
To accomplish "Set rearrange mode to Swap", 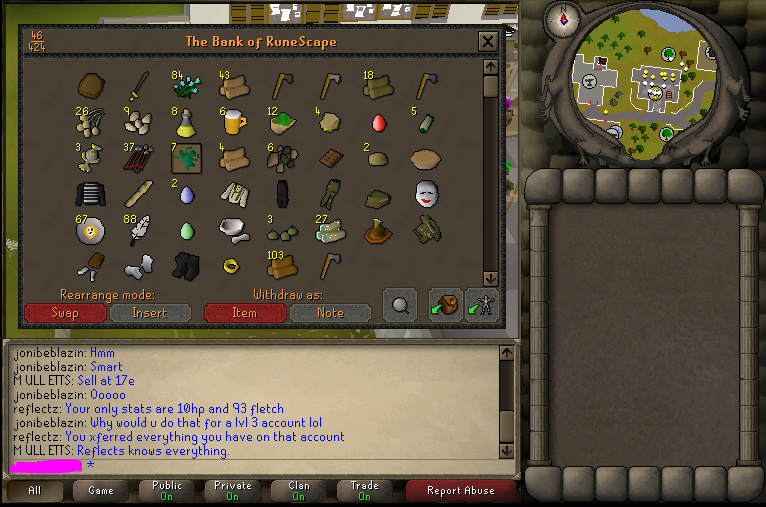I will 65,313.
